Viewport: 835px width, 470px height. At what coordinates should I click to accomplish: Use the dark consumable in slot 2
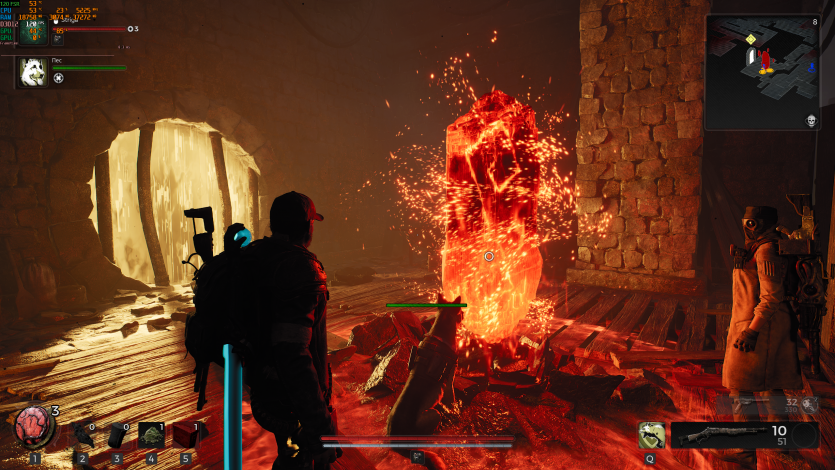point(82,434)
